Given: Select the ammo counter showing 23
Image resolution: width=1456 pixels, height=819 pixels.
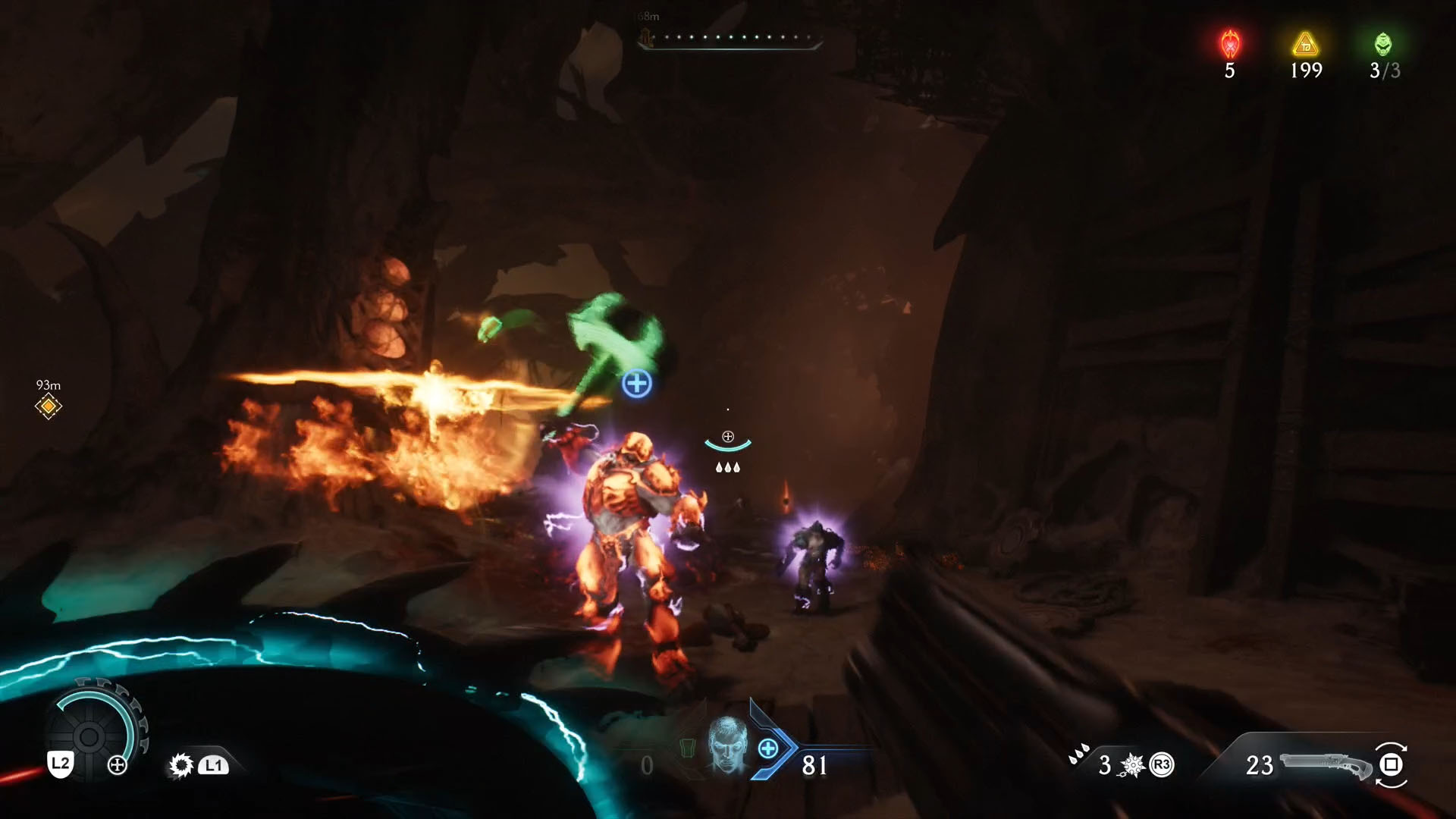Looking at the screenshot, I should click(1259, 766).
